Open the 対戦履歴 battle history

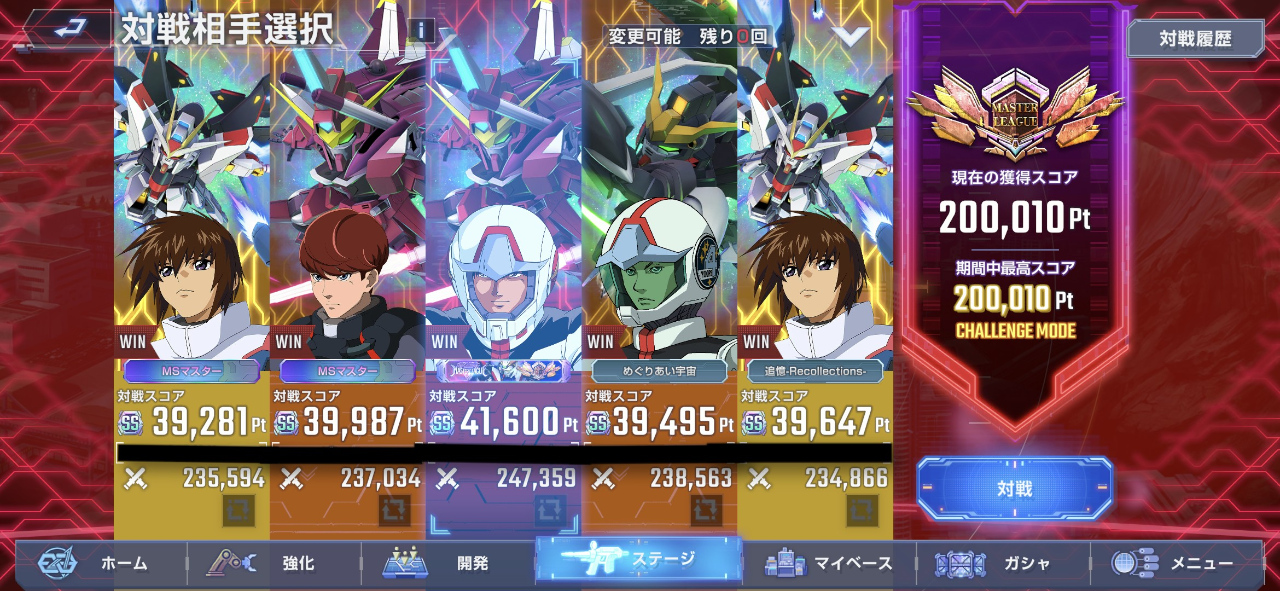[x=1195, y=40]
